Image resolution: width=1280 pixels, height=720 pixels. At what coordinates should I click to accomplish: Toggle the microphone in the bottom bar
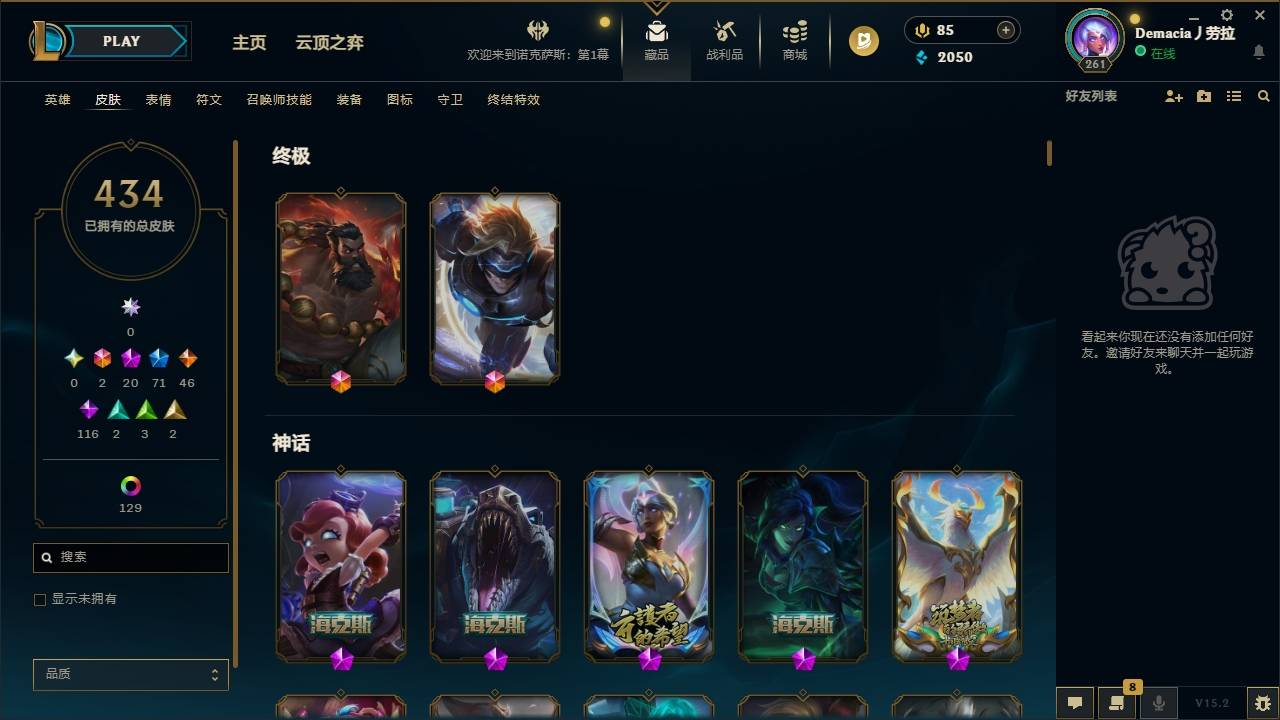tap(1158, 703)
